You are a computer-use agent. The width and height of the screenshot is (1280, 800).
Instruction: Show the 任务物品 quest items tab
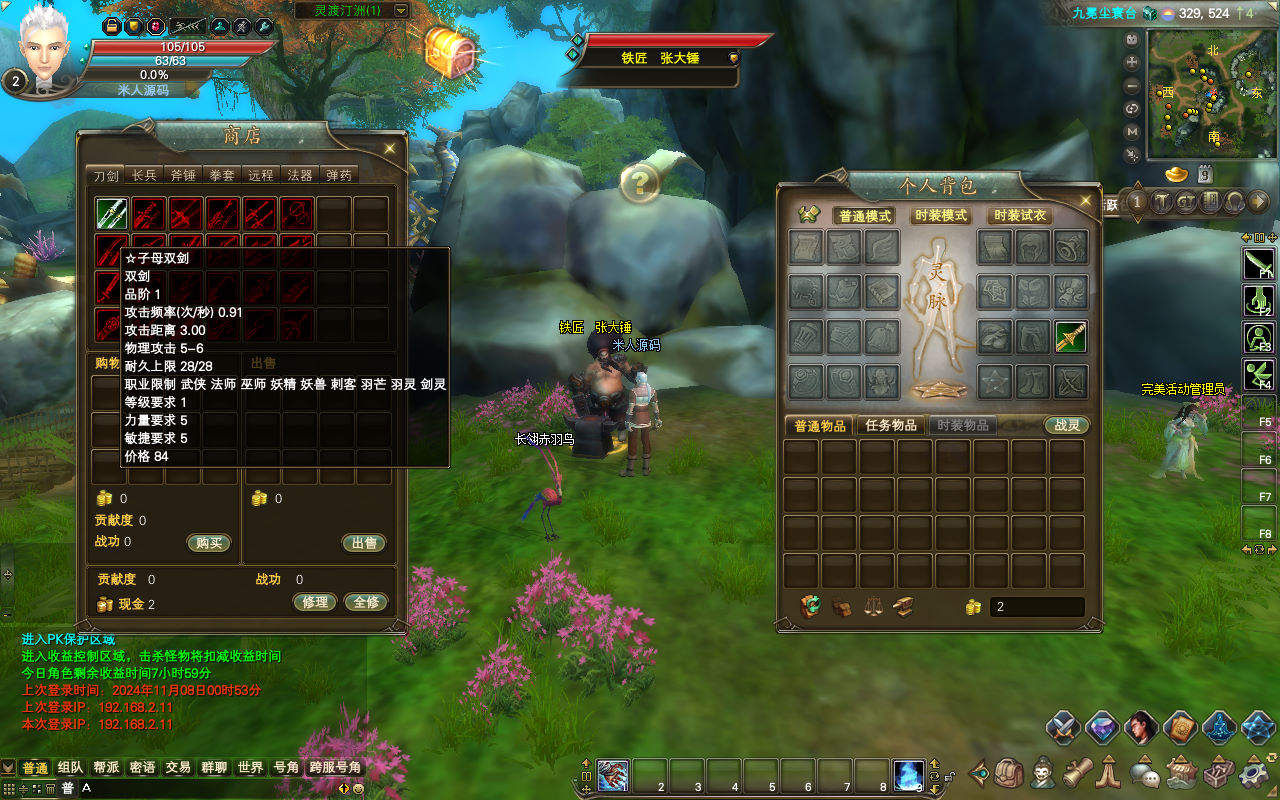(891, 425)
